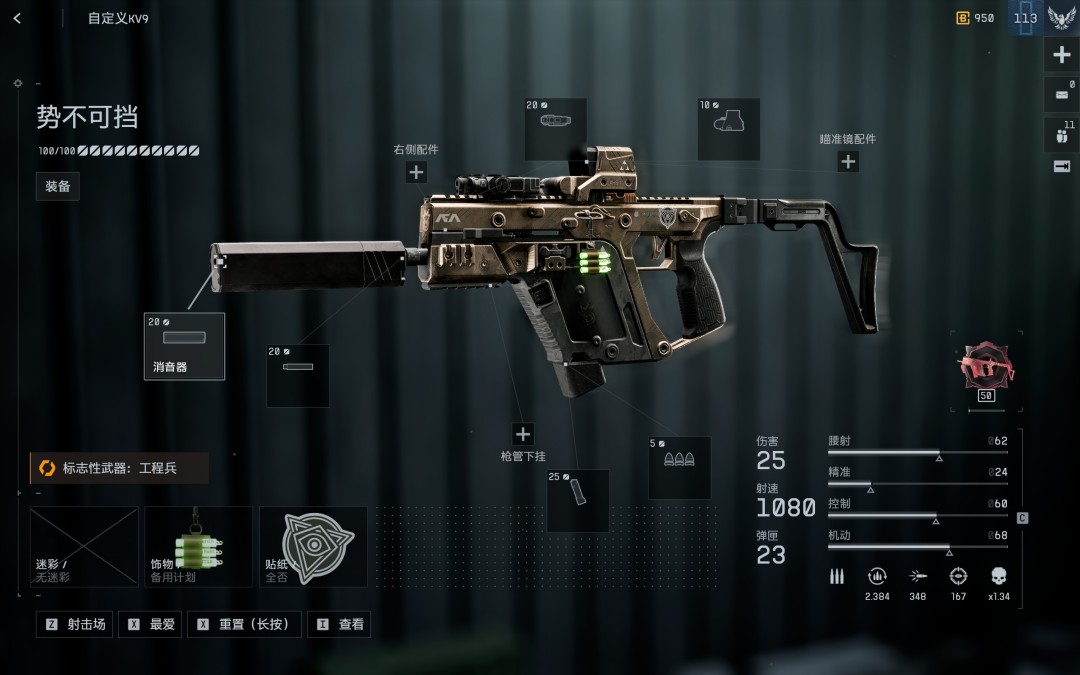
Task: Enter the 射击场 shooting range
Action: click(75, 624)
